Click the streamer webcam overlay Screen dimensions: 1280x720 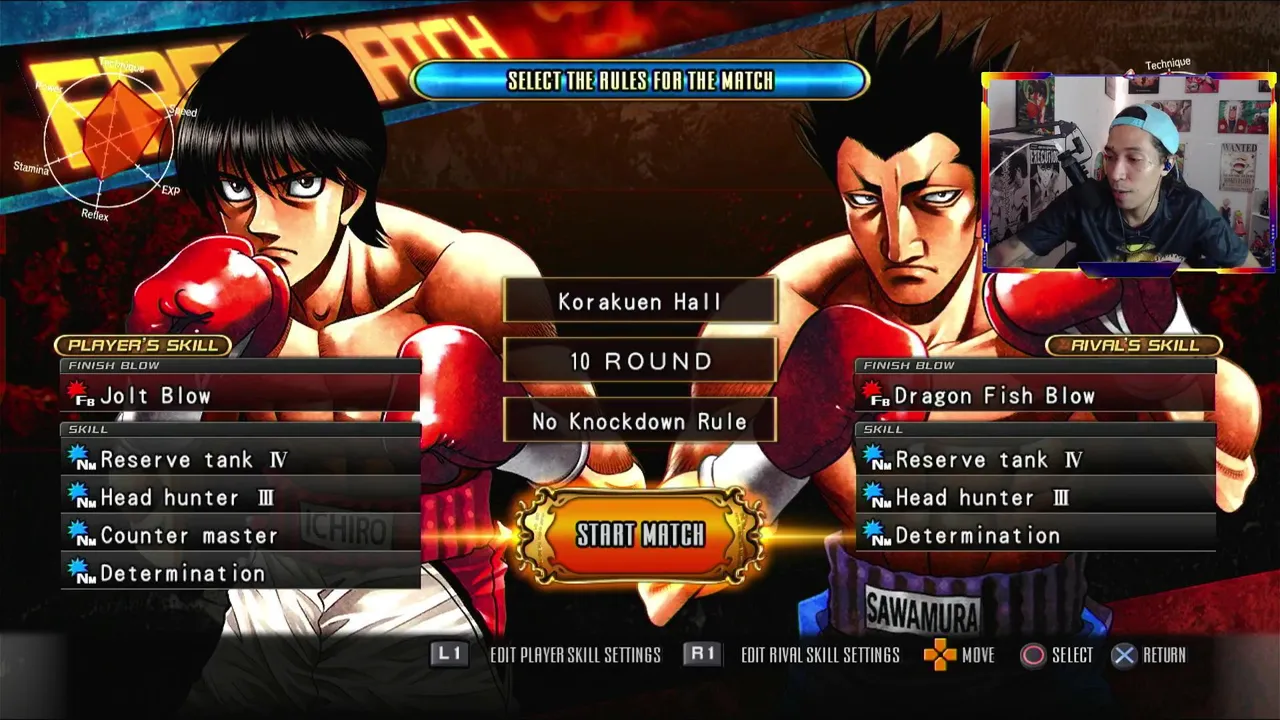point(1128,172)
